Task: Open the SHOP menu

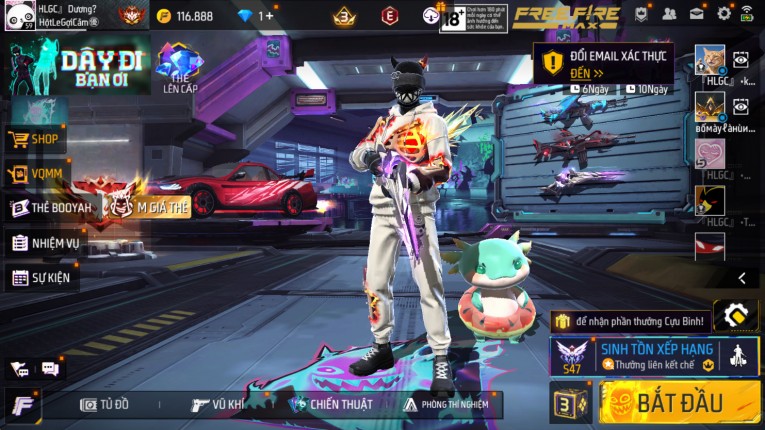Action: (x=36, y=139)
